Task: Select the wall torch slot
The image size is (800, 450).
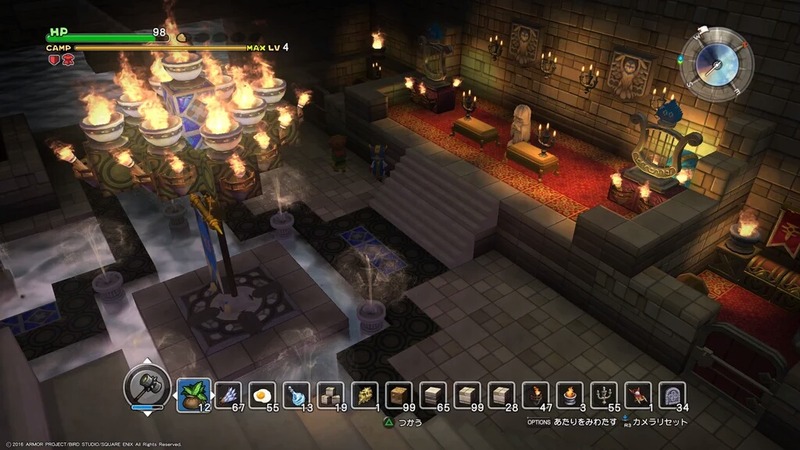Action: 537,396
